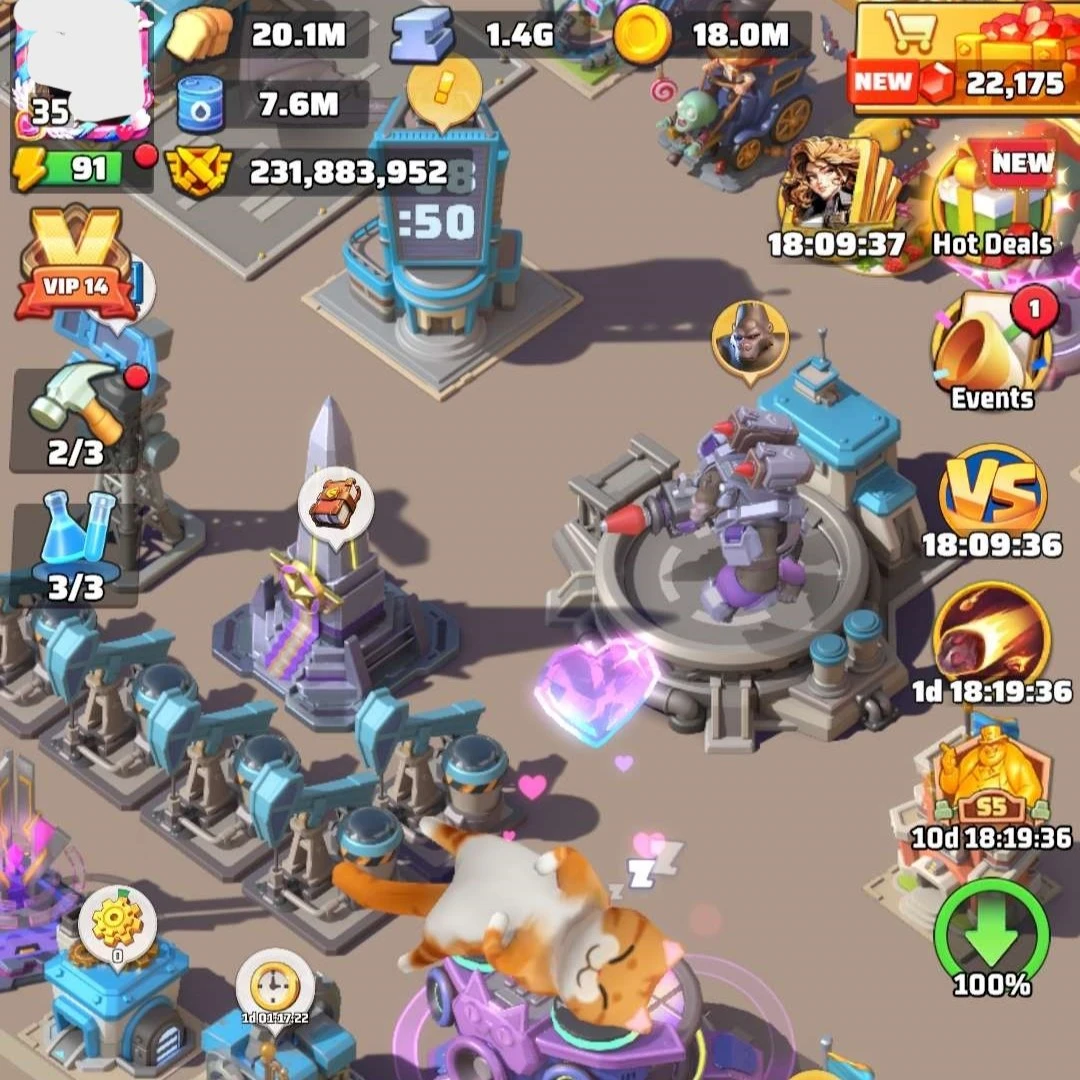Image resolution: width=1080 pixels, height=1080 pixels.
Task: Open the Events megaphone menu
Action: tap(990, 350)
